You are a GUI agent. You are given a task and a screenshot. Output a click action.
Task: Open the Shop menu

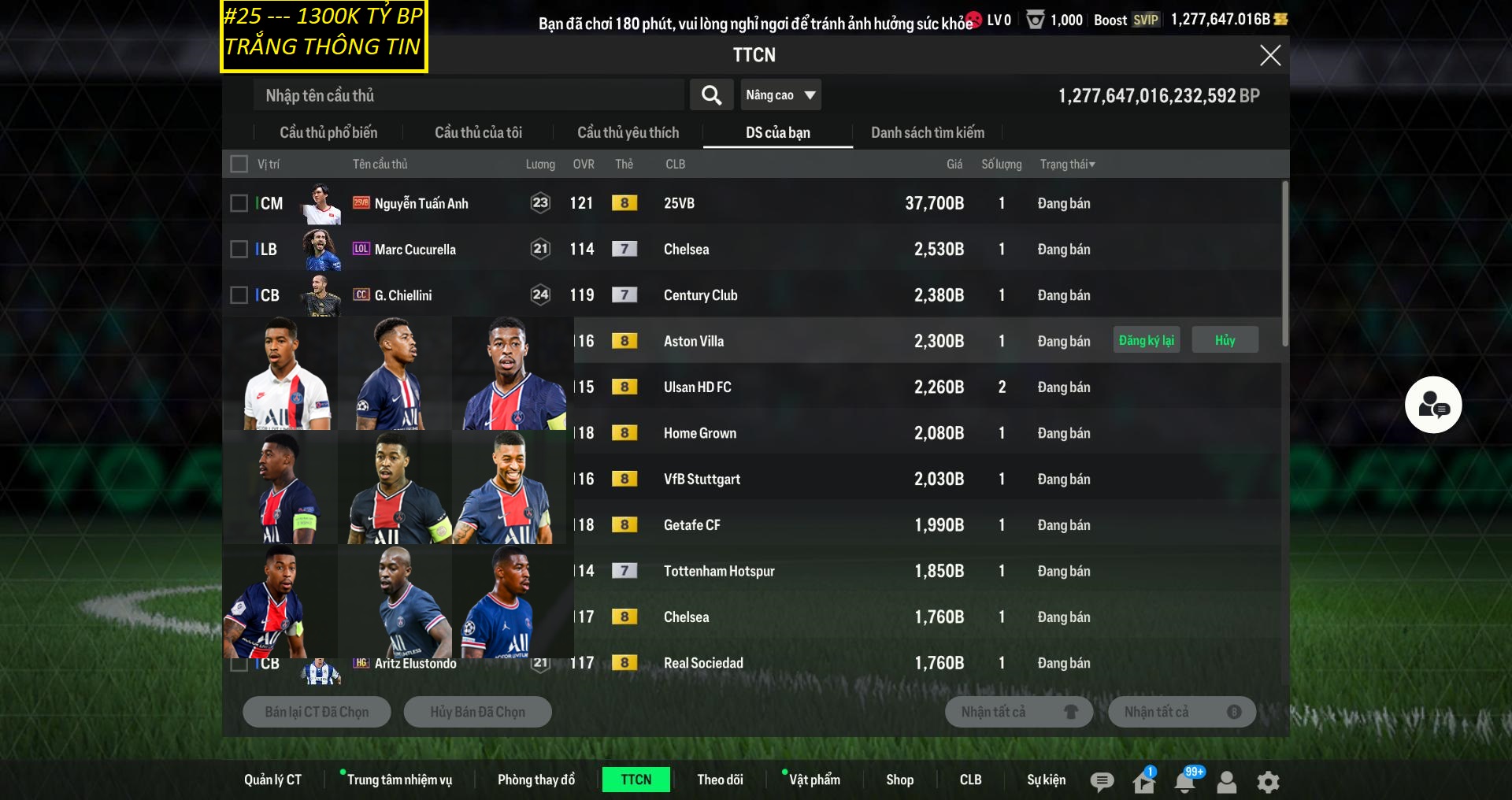coord(899,780)
